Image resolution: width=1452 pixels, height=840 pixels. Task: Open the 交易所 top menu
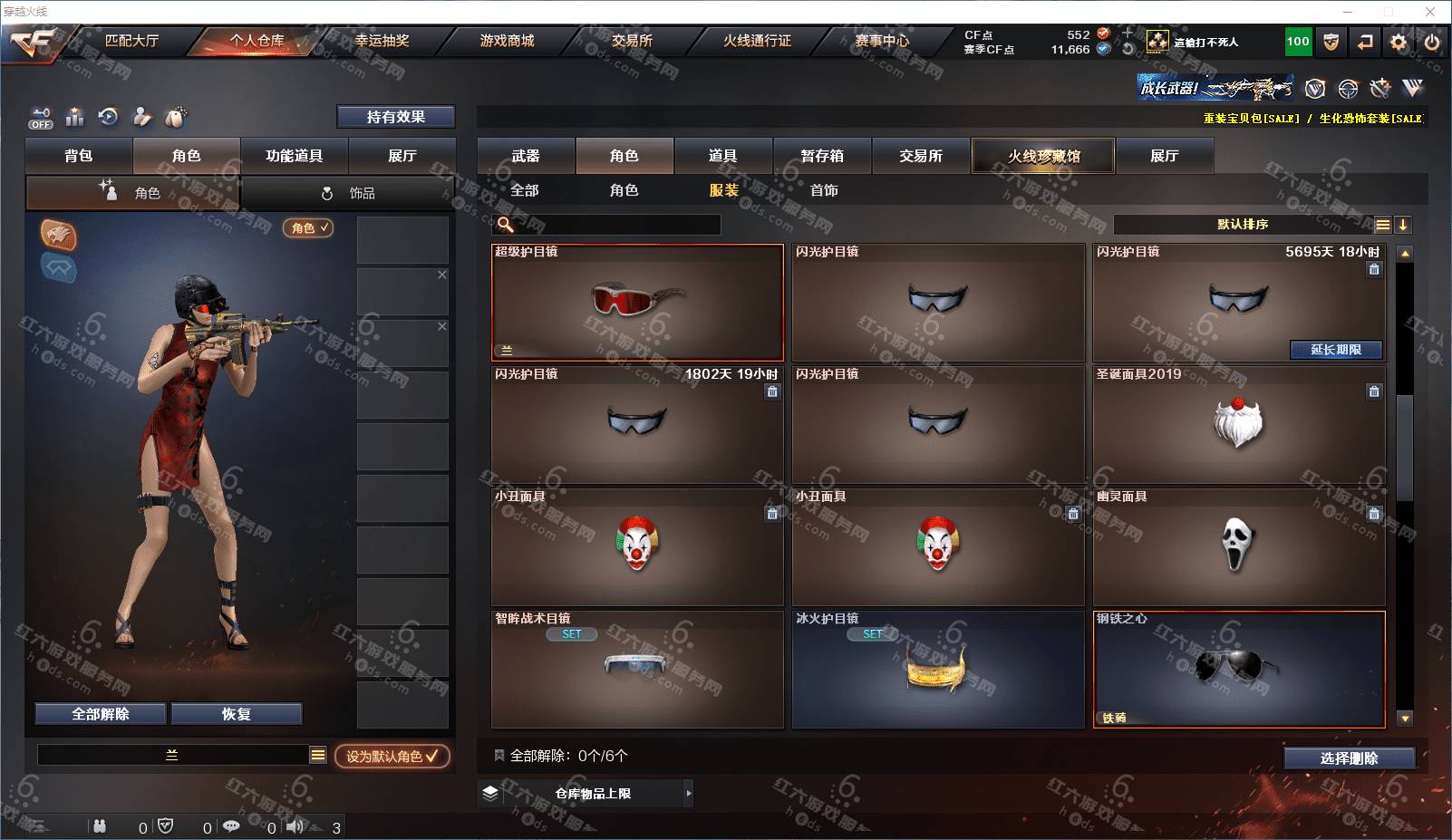coord(632,41)
